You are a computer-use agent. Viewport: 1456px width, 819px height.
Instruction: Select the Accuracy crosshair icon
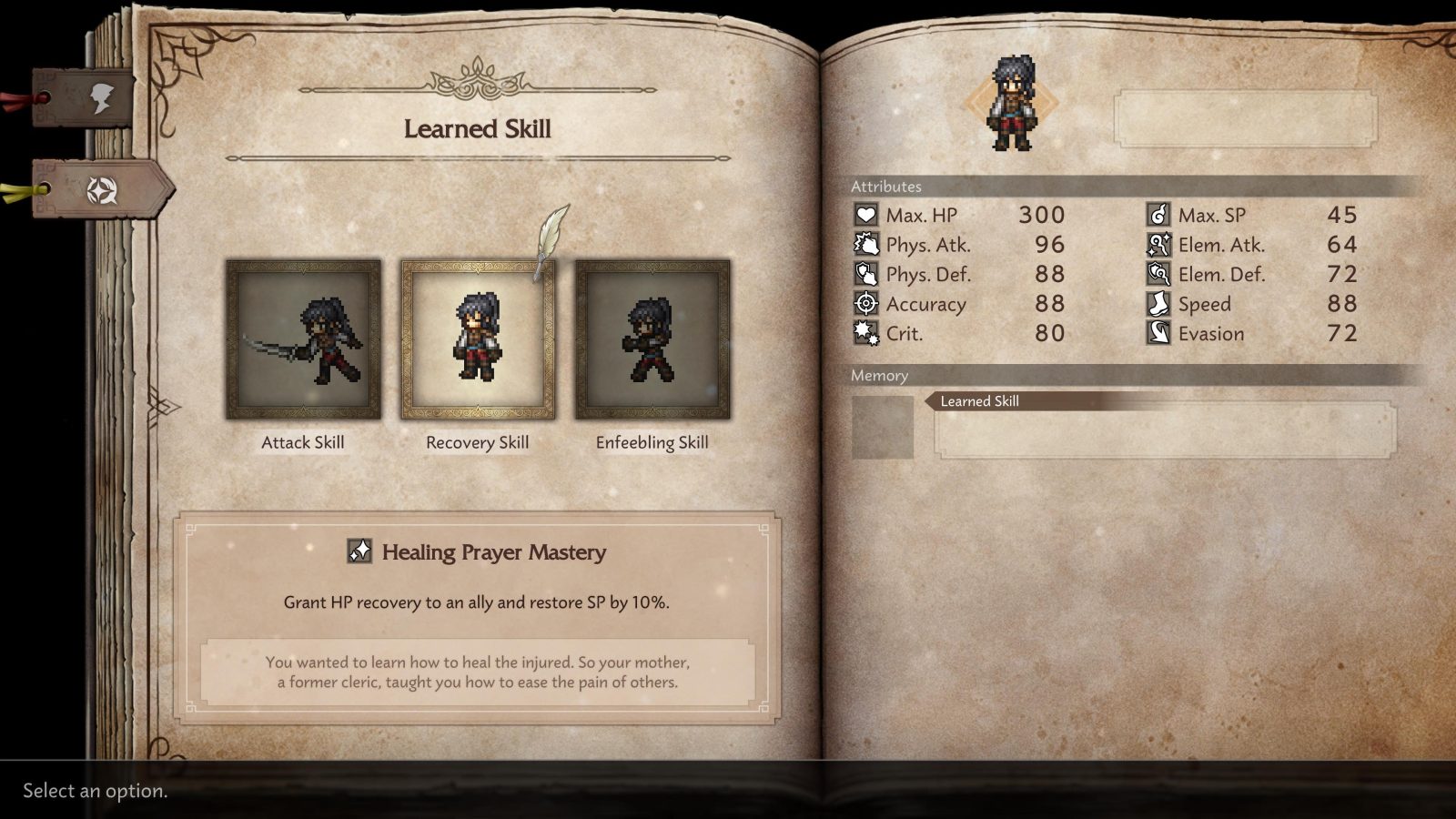pyautogui.click(x=864, y=304)
